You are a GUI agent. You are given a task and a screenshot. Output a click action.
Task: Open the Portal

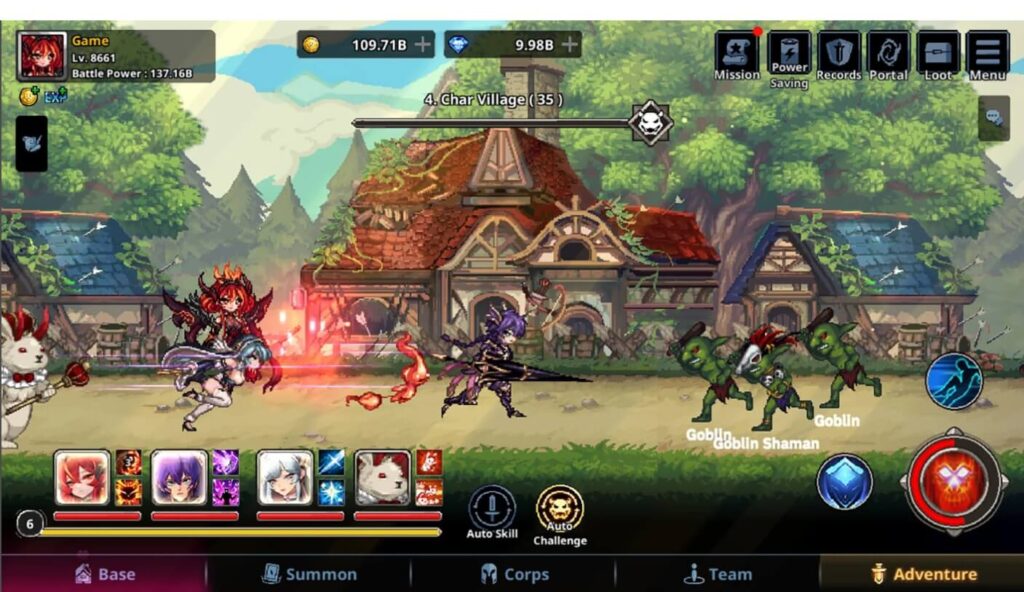pyautogui.click(x=888, y=54)
